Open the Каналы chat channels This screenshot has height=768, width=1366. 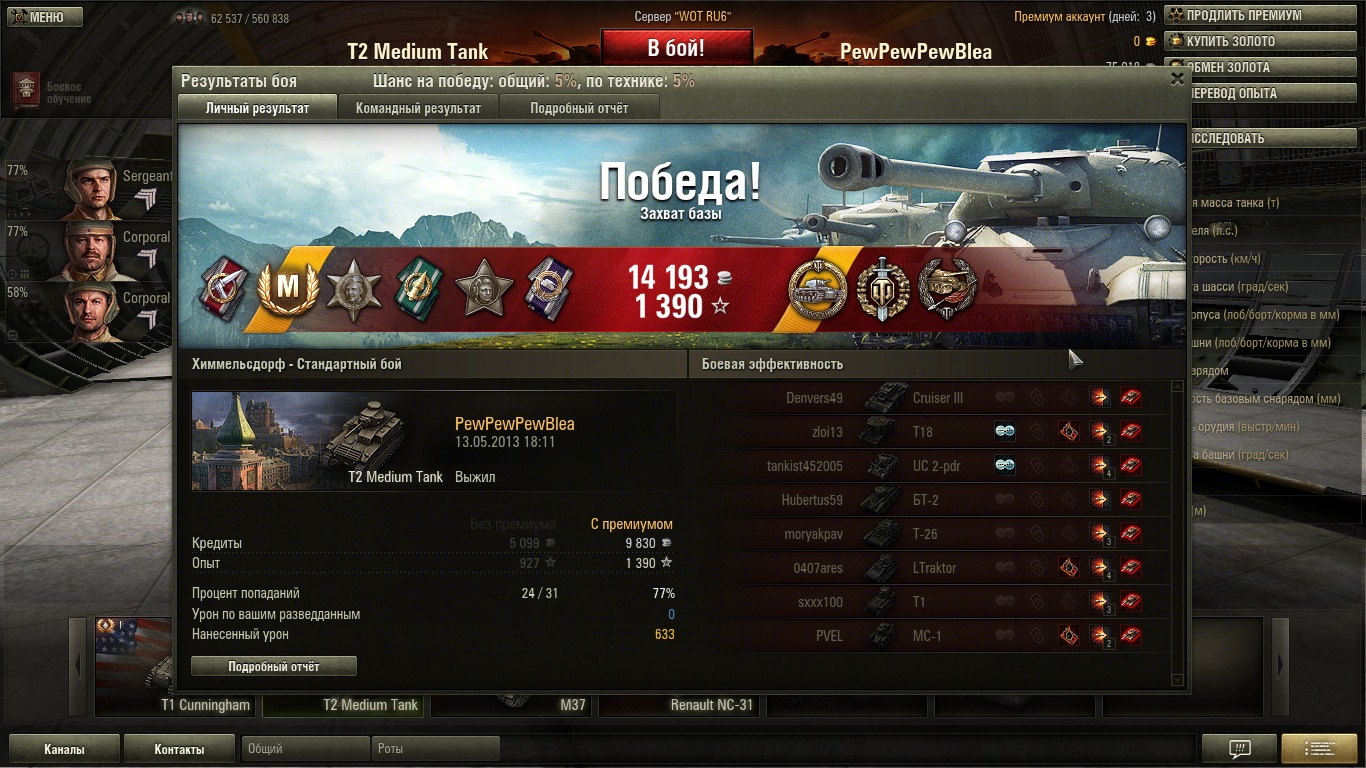[64, 749]
